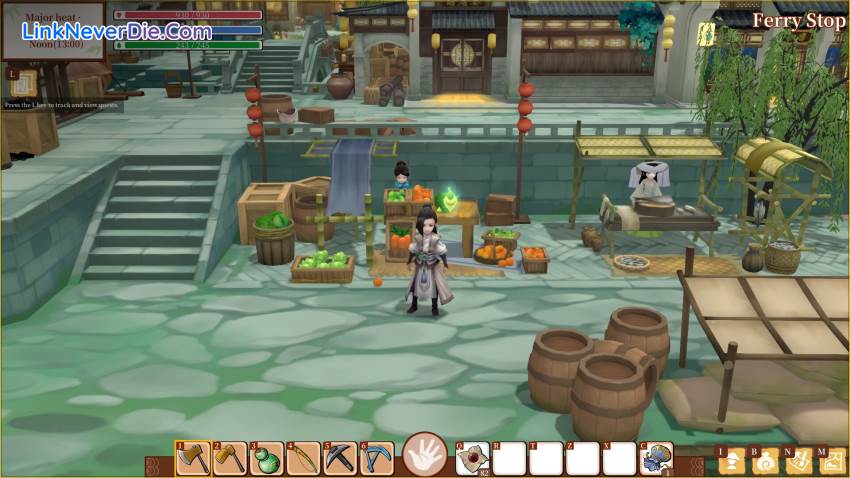Image resolution: width=850 pixels, height=478 pixels.
Task: Equip the bow from the hotbar
Action: click(304, 459)
